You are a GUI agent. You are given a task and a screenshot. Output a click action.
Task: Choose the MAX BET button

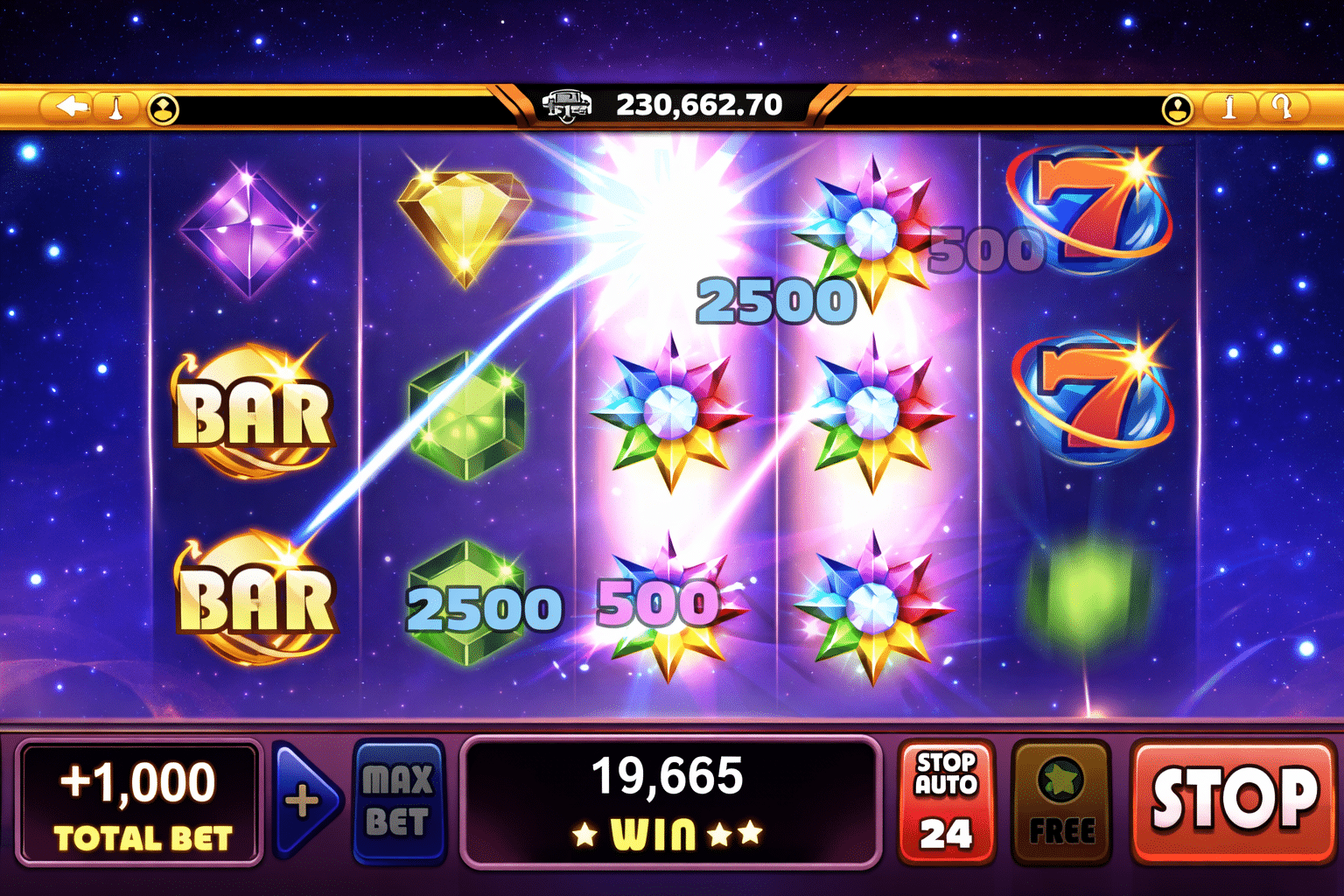click(x=398, y=801)
